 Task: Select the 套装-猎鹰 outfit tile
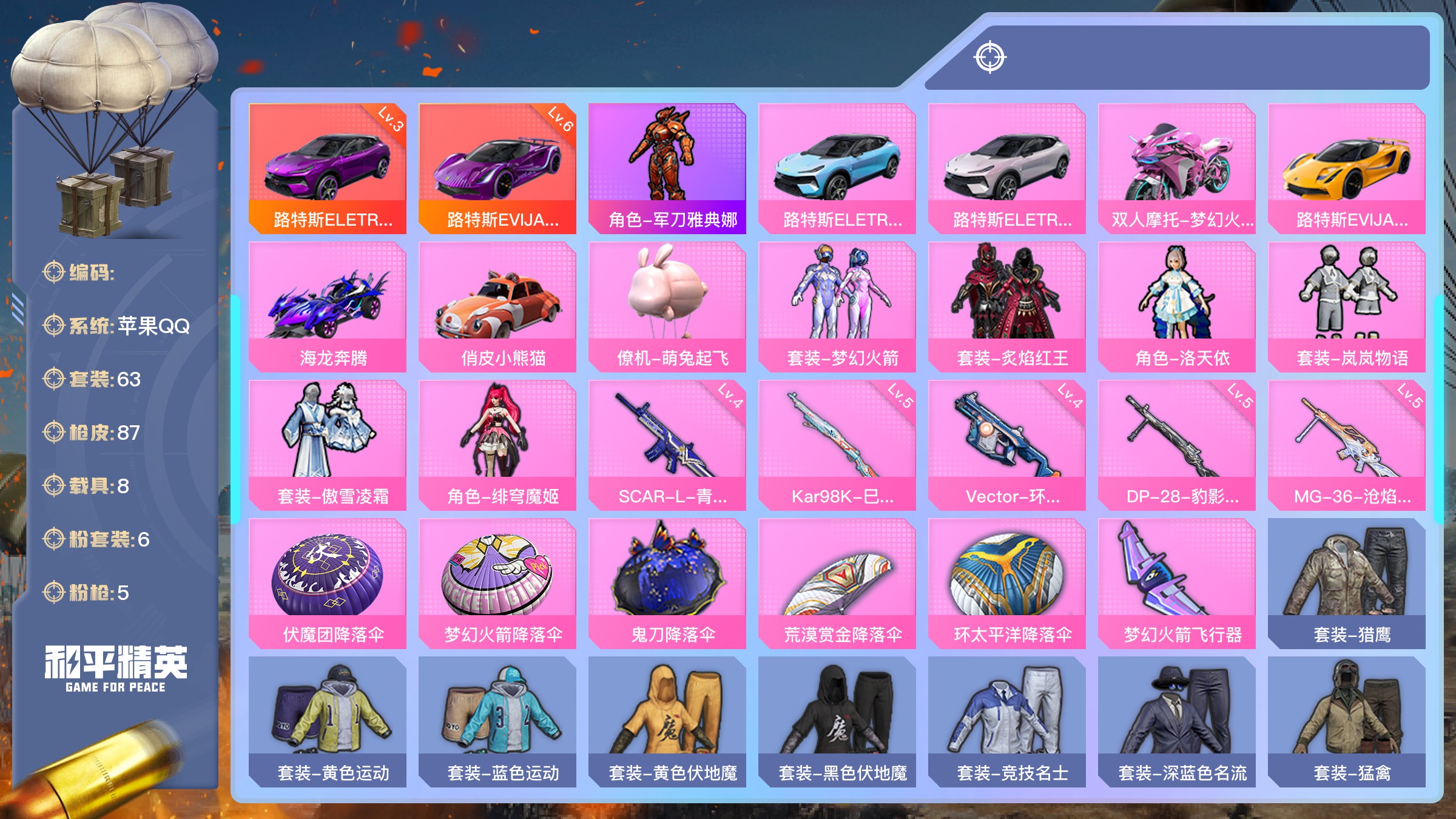pos(1346,583)
